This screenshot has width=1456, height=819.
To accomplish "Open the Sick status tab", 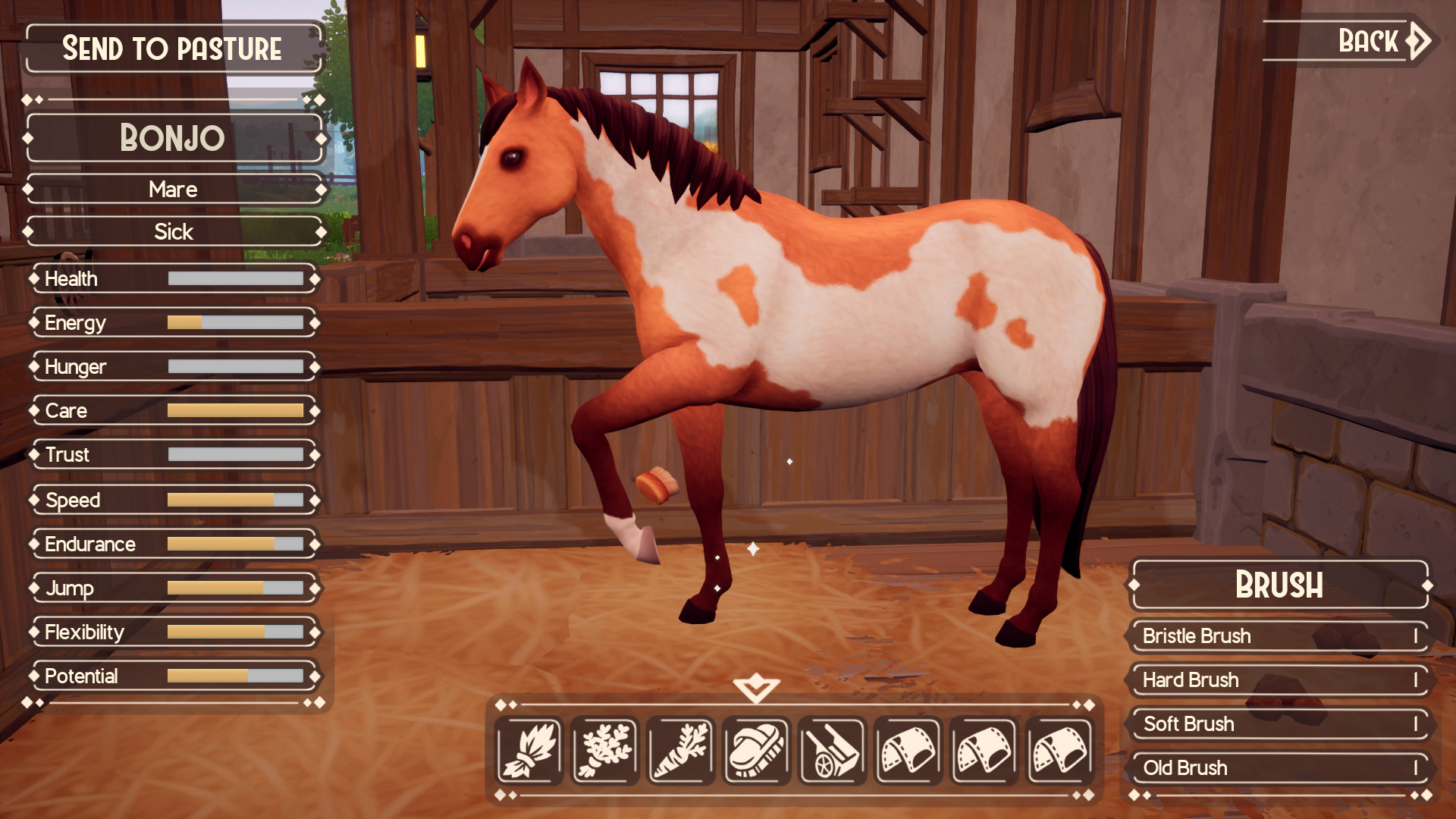I will coord(174,231).
